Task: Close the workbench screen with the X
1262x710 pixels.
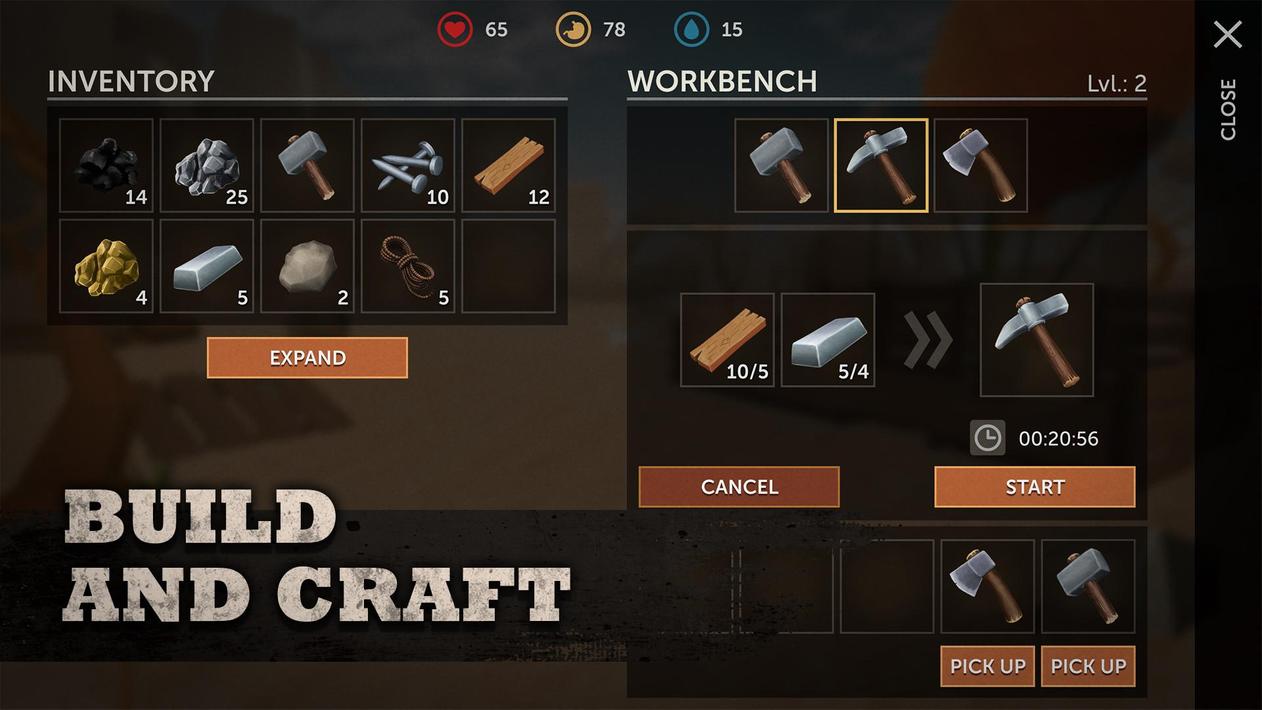Action: click(1227, 35)
